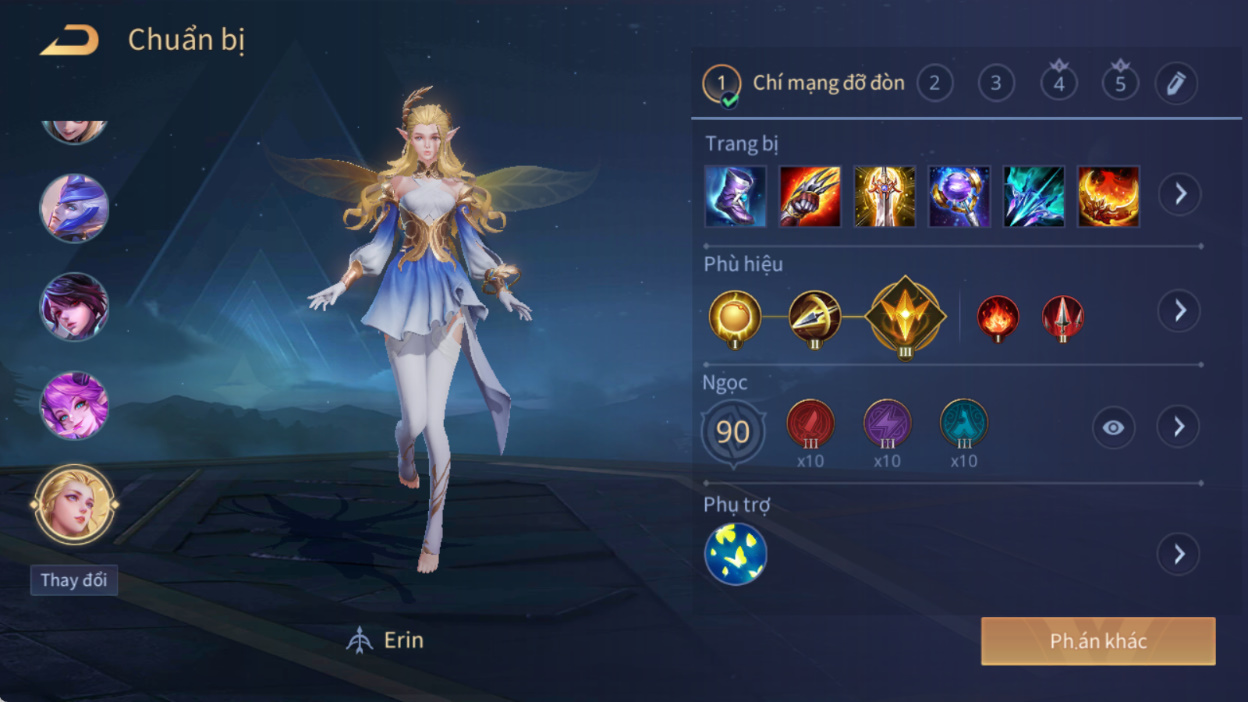
Task: Select the red flame sub-badge
Action: click(997, 317)
